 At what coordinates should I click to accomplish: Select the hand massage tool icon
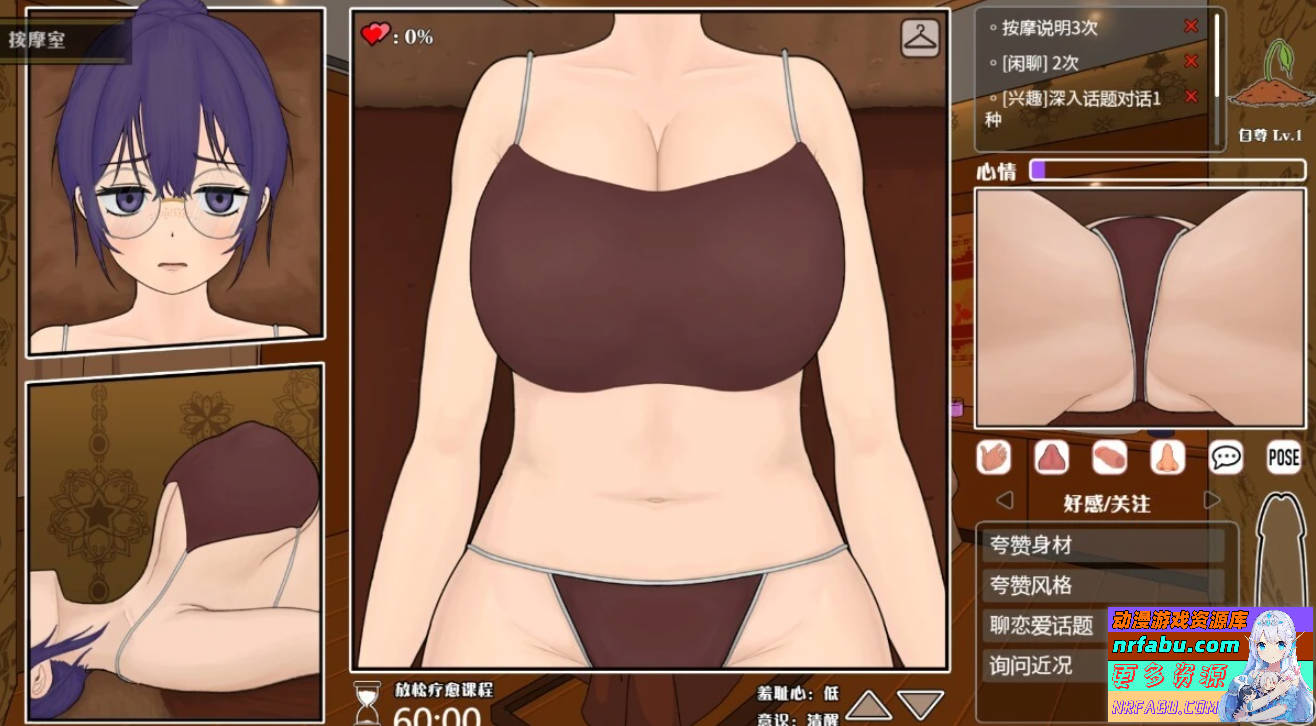pos(994,458)
